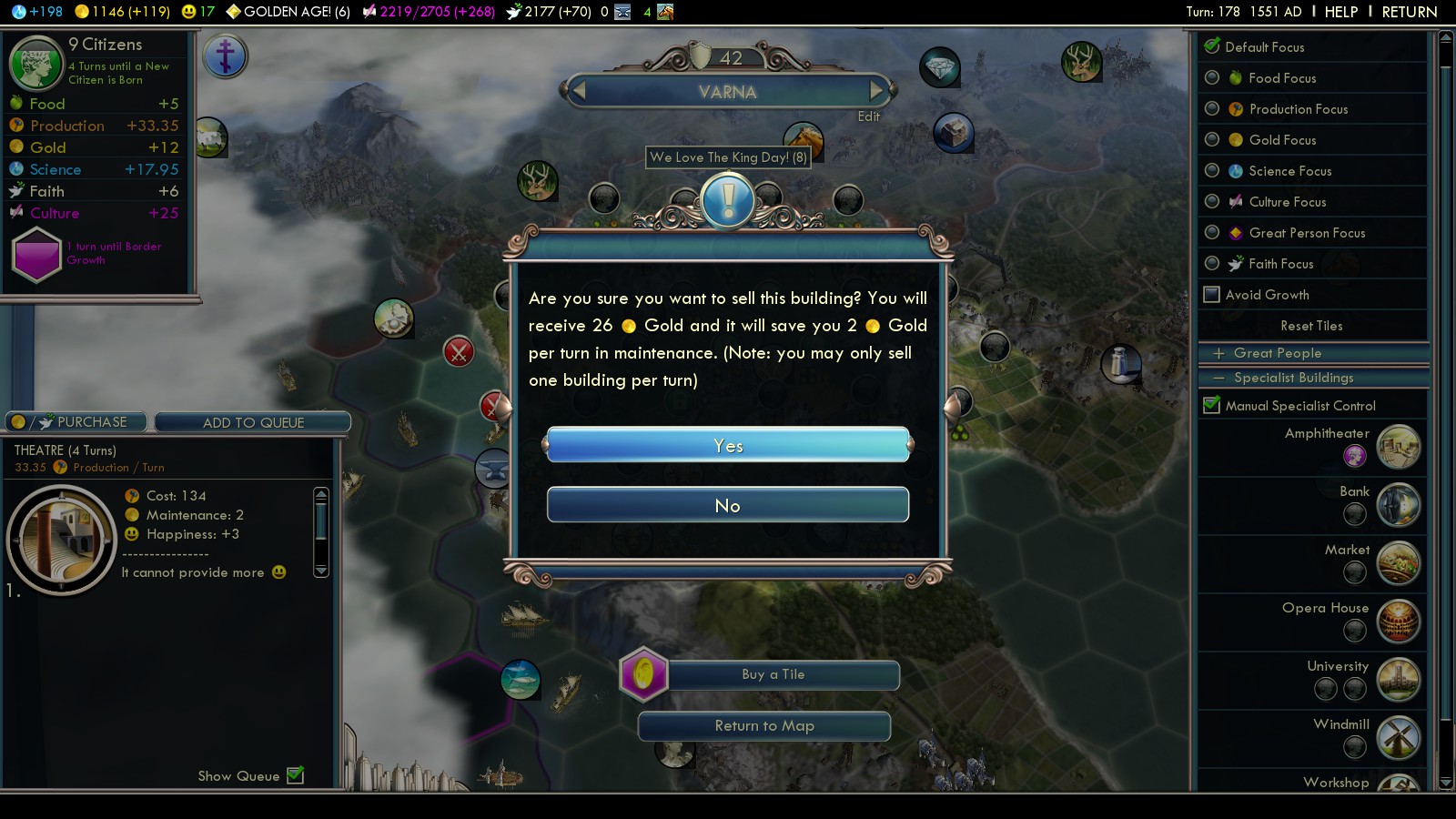Toggle Manual Specialist Control
Screen dimensions: 1456x819
tap(1212, 406)
